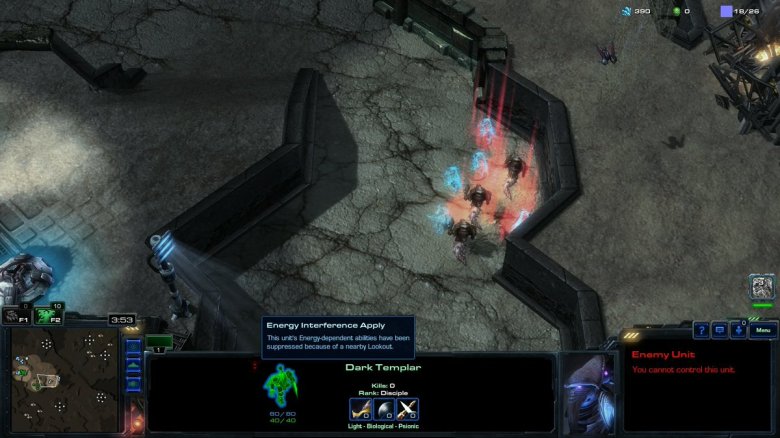Open the help question mark button
Viewport: 780px width, 438px height.
(x=702, y=330)
